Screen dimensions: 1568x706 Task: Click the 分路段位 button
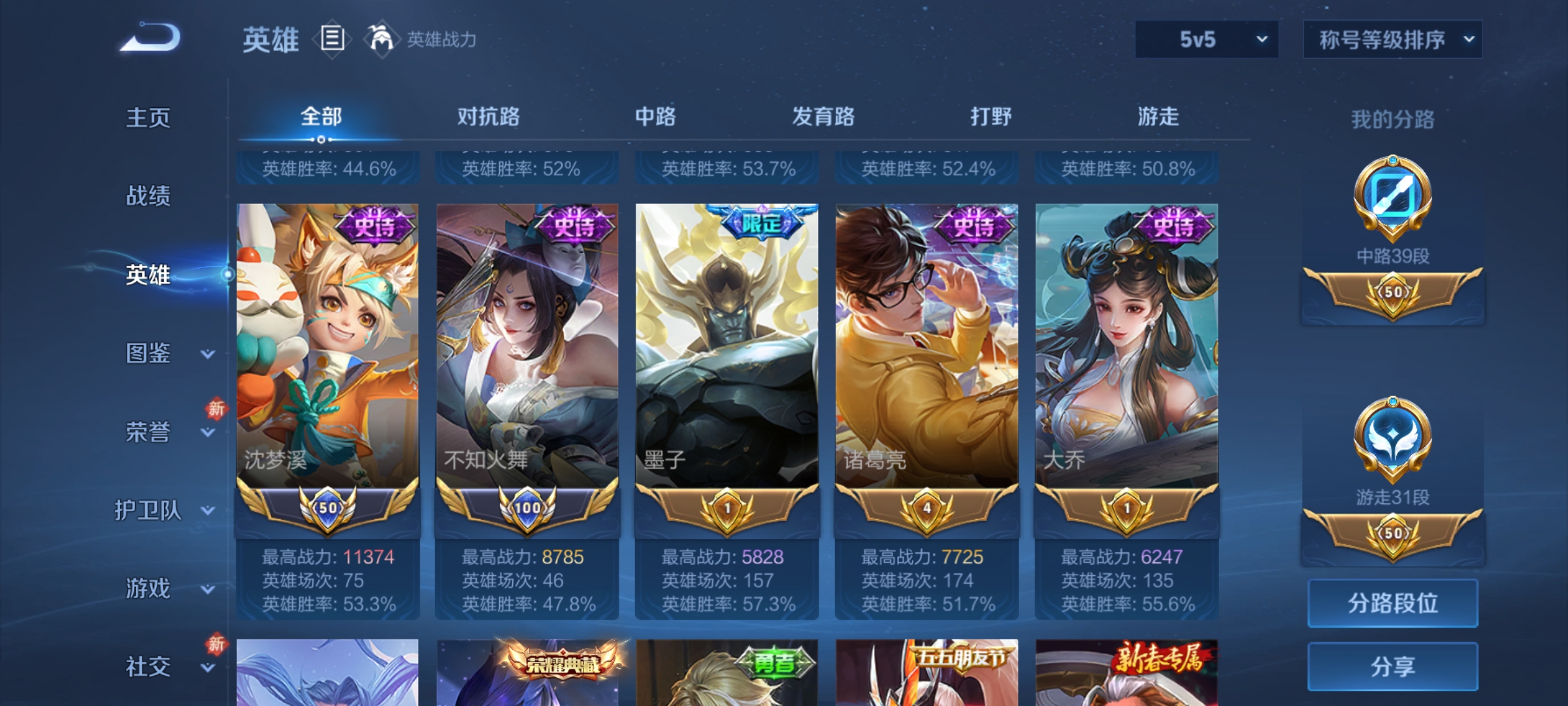tap(1392, 603)
